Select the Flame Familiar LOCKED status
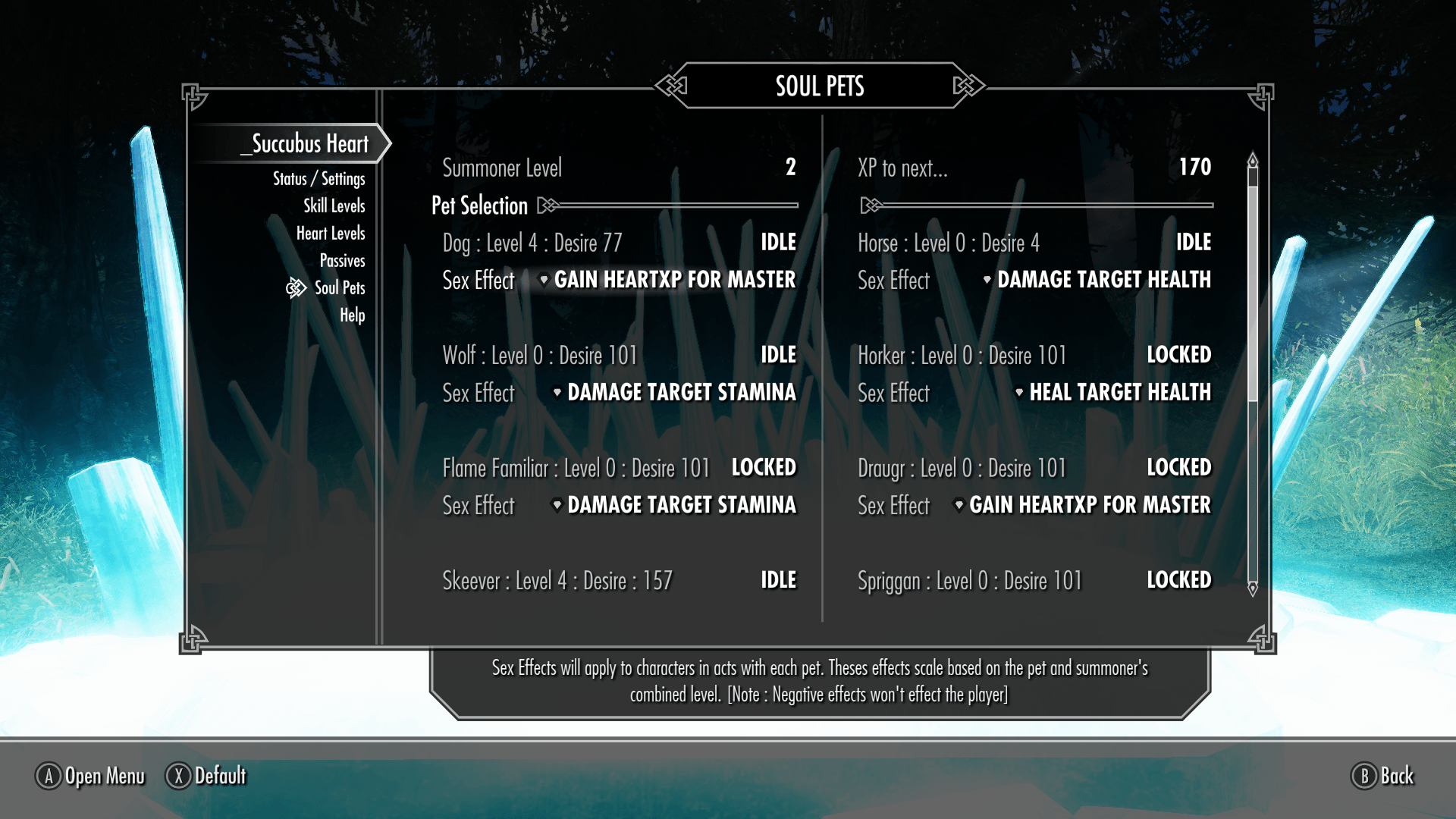This screenshot has height=819, width=1456. click(763, 468)
